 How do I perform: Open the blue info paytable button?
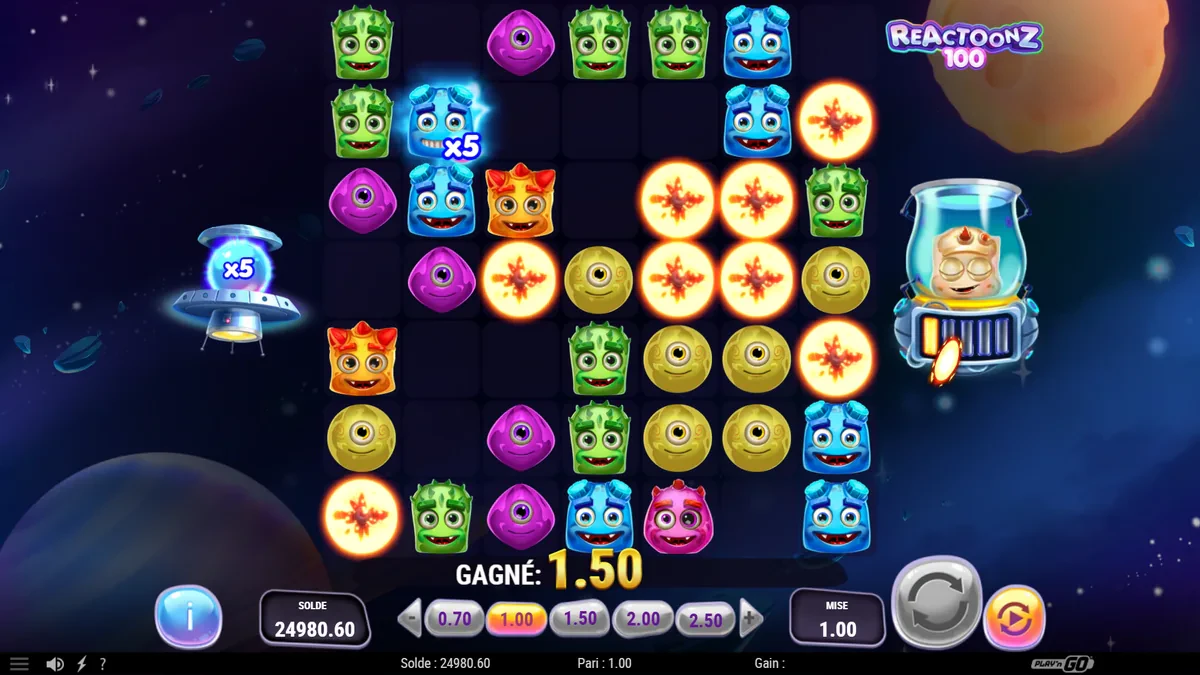[188, 617]
